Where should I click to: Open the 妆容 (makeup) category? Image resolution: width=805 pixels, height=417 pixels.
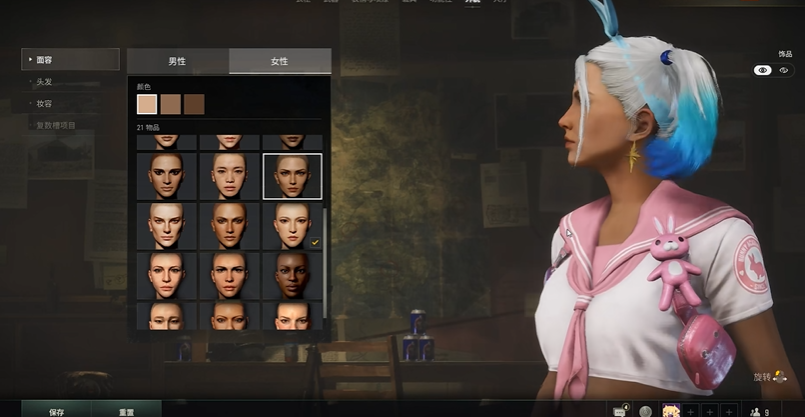45,103
